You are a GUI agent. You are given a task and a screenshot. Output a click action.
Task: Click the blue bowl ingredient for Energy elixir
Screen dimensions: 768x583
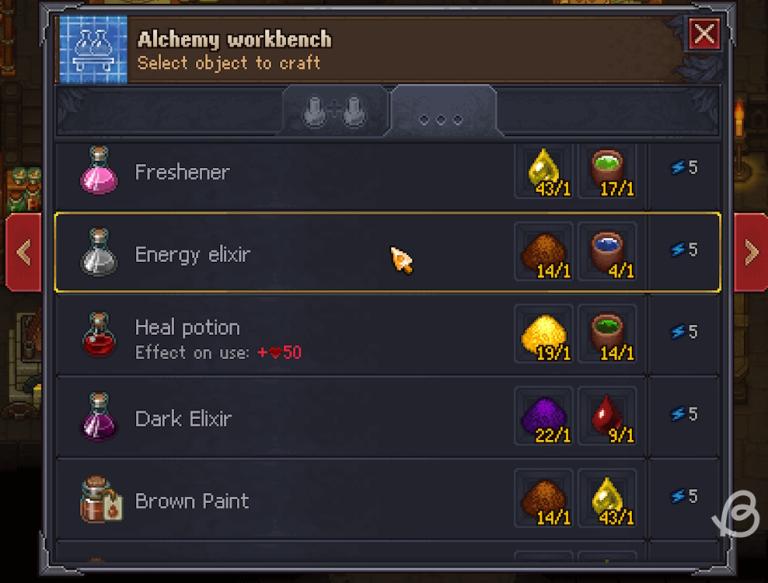[607, 253]
